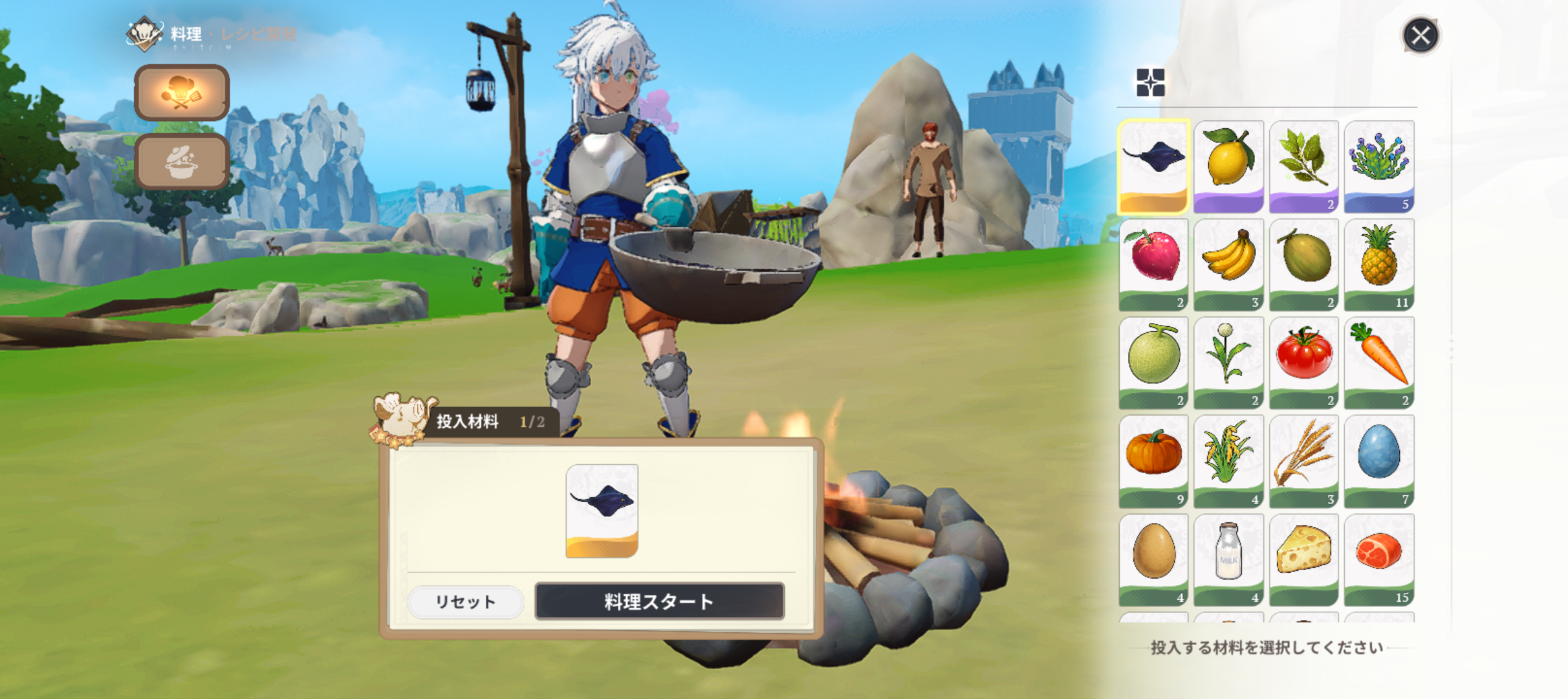Select the lemon ingredient
This screenshot has height=699, width=1568.
coord(1228,166)
